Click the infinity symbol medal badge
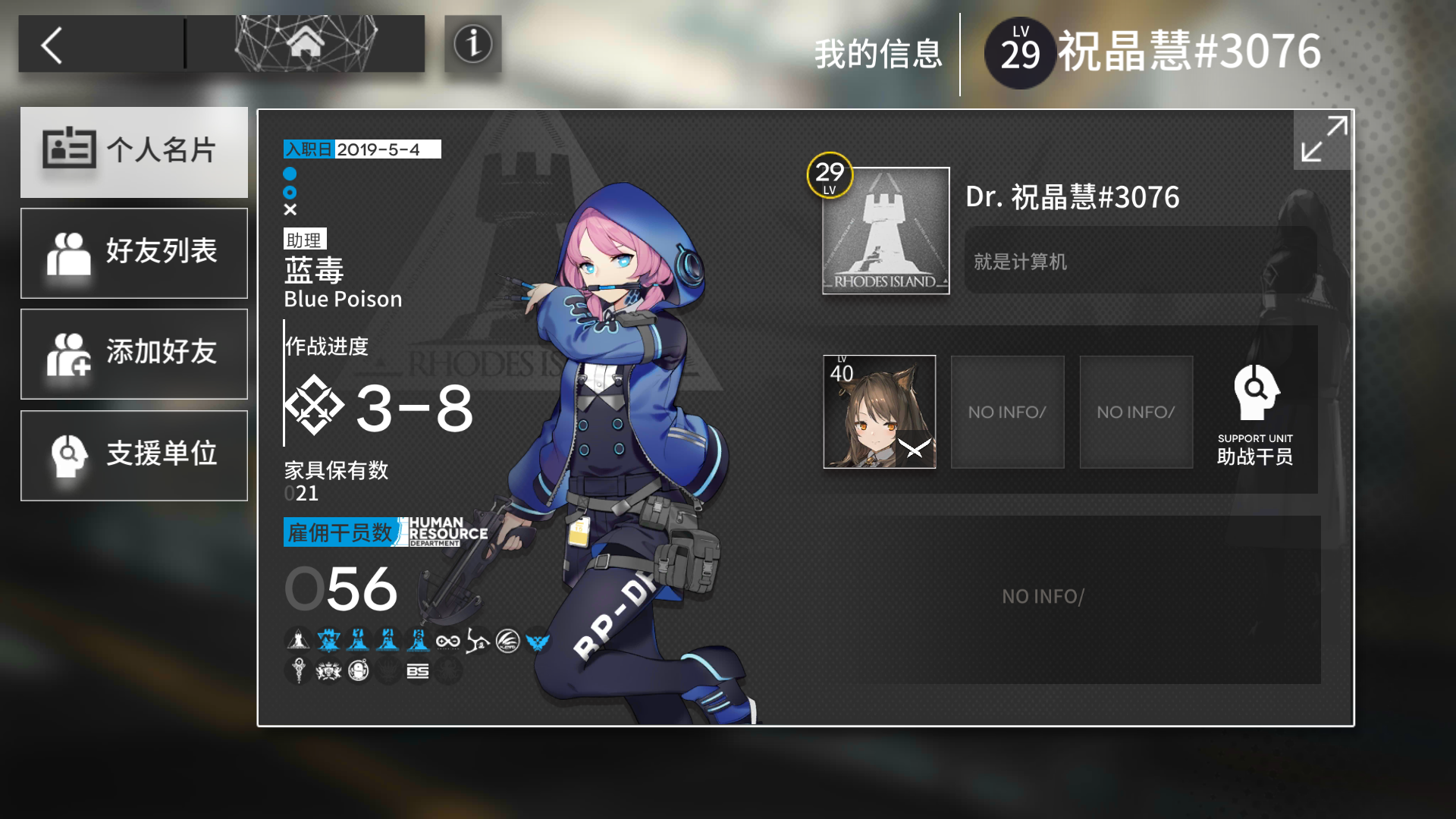Image resolution: width=1456 pixels, height=819 pixels. (447, 641)
